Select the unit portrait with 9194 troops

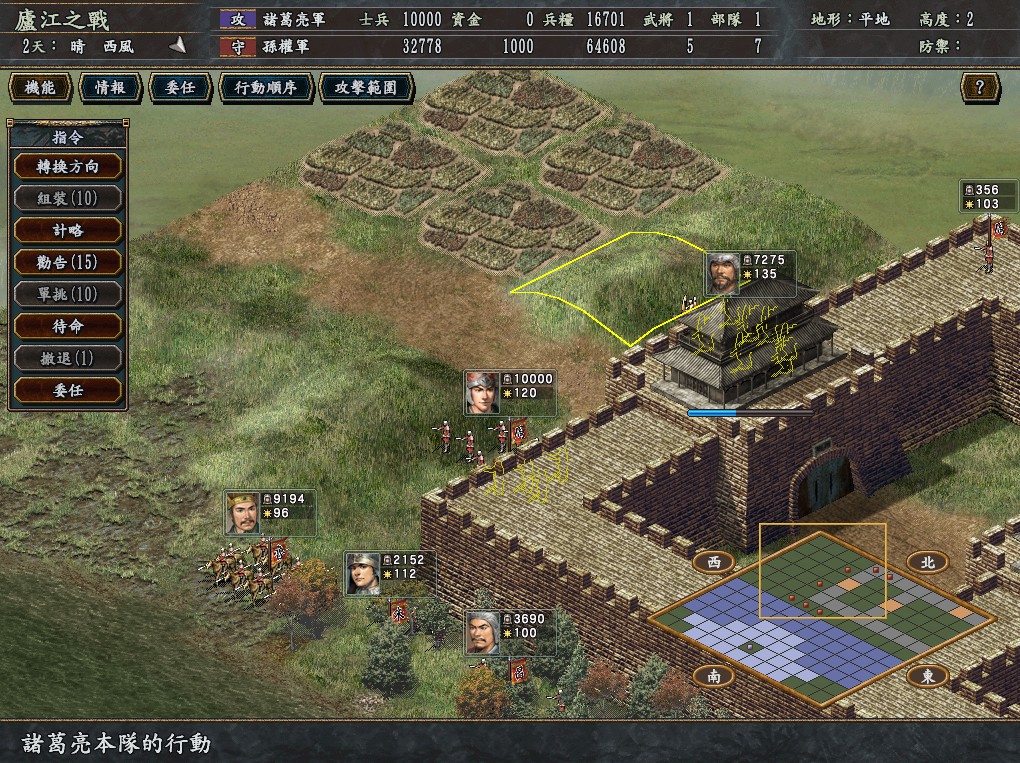click(242, 513)
